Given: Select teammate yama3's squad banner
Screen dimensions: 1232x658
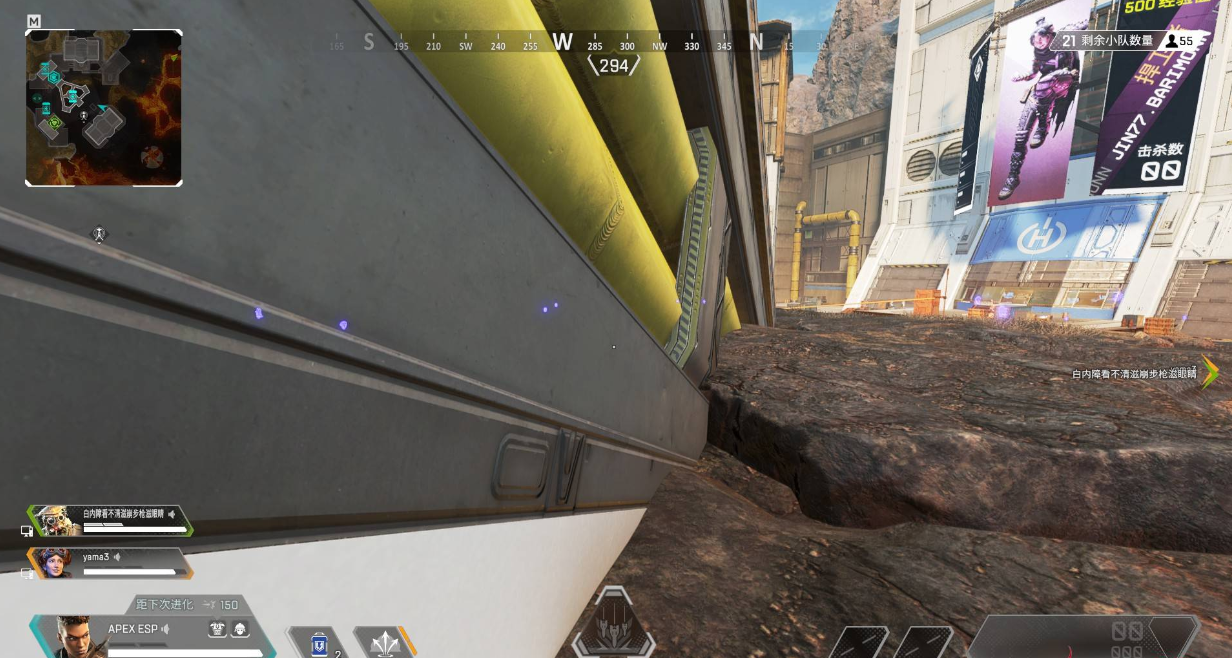Looking at the screenshot, I should pyautogui.click(x=108, y=563).
